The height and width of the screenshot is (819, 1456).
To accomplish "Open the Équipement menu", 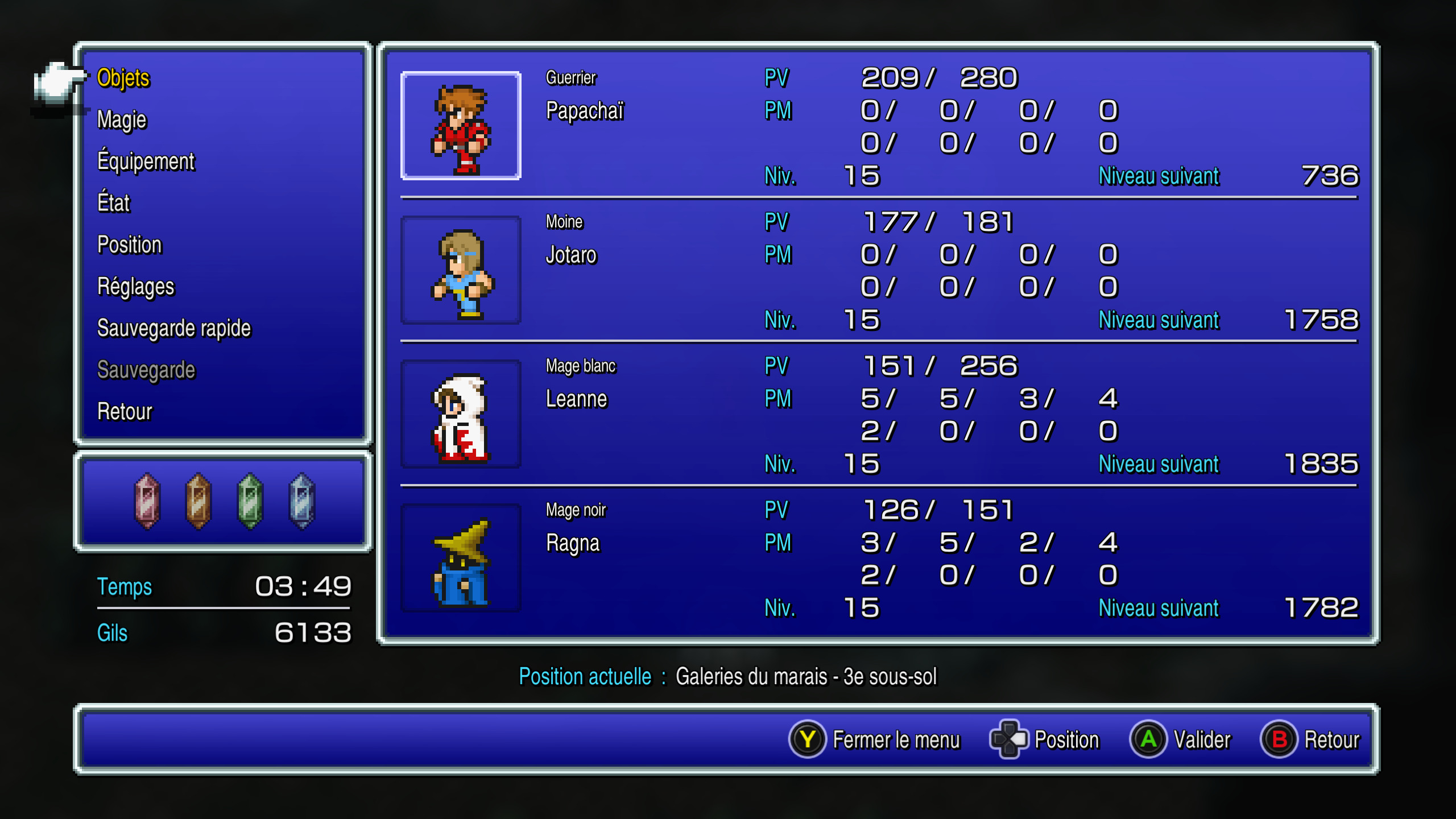I will coord(146,162).
